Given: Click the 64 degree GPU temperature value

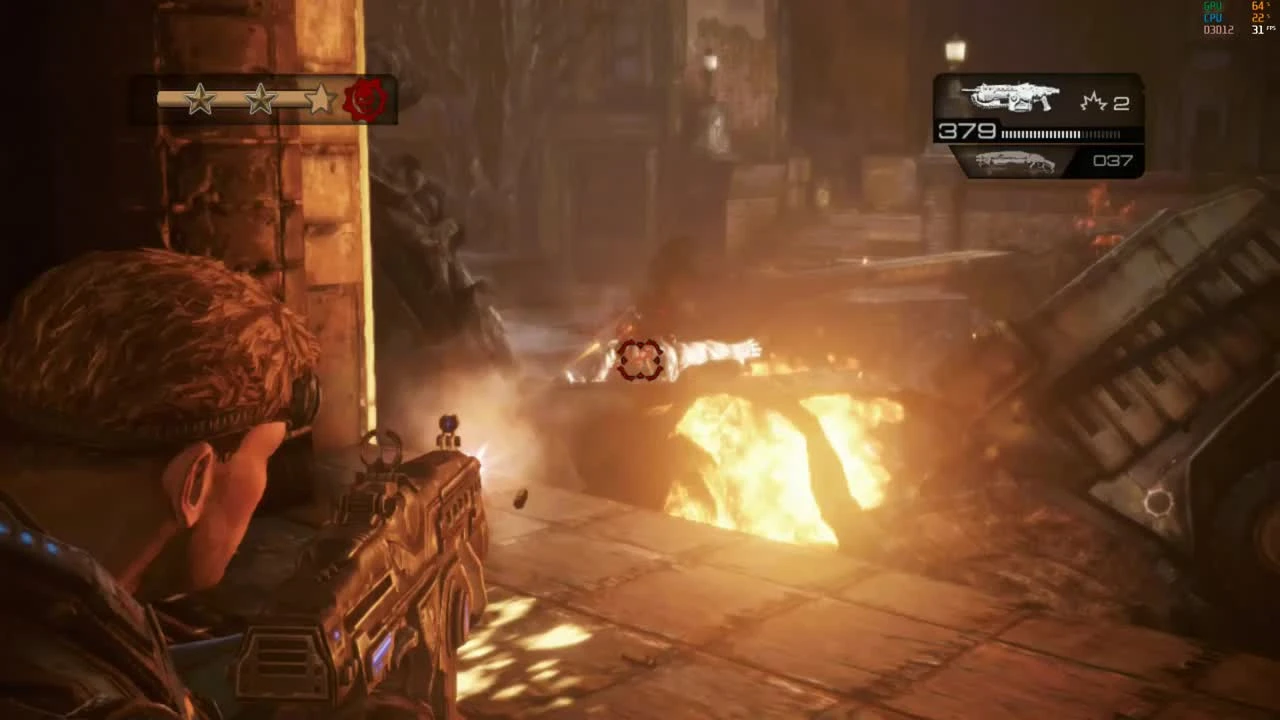Looking at the screenshot, I should 1257,7.
